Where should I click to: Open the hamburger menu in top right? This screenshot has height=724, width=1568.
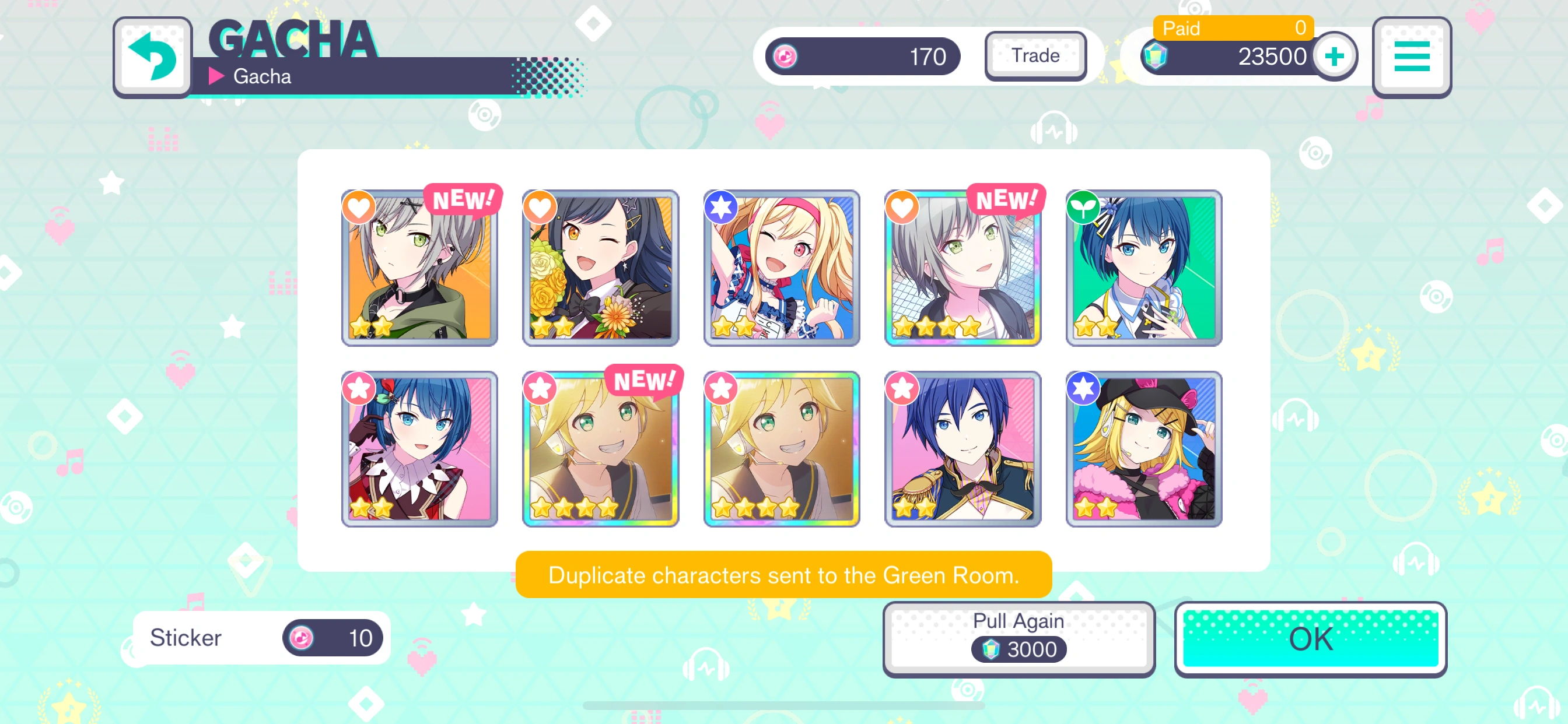tap(1412, 56)
